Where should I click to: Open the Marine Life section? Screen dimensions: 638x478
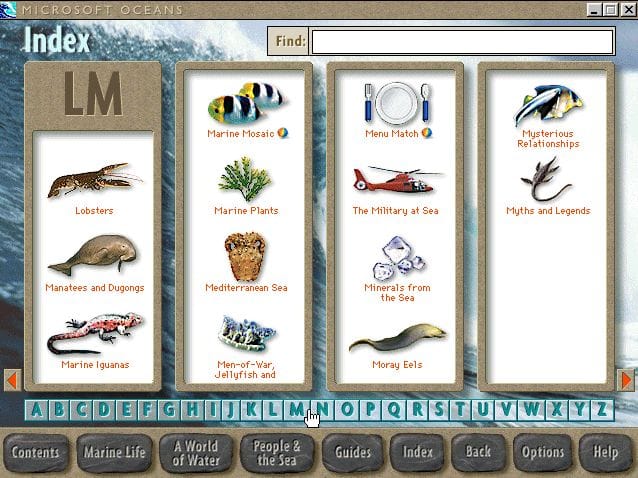click(114, 452)
